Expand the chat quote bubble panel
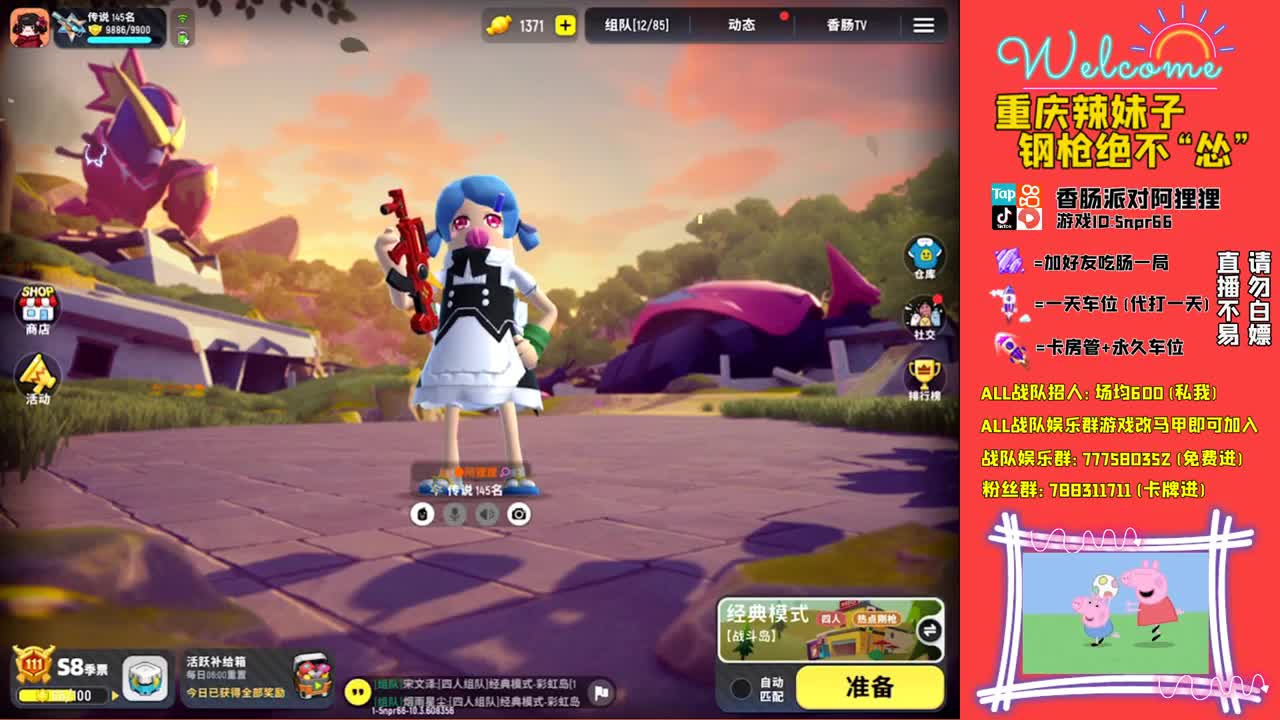Viewport: 1280px width, 720px height. click(357, 690)
